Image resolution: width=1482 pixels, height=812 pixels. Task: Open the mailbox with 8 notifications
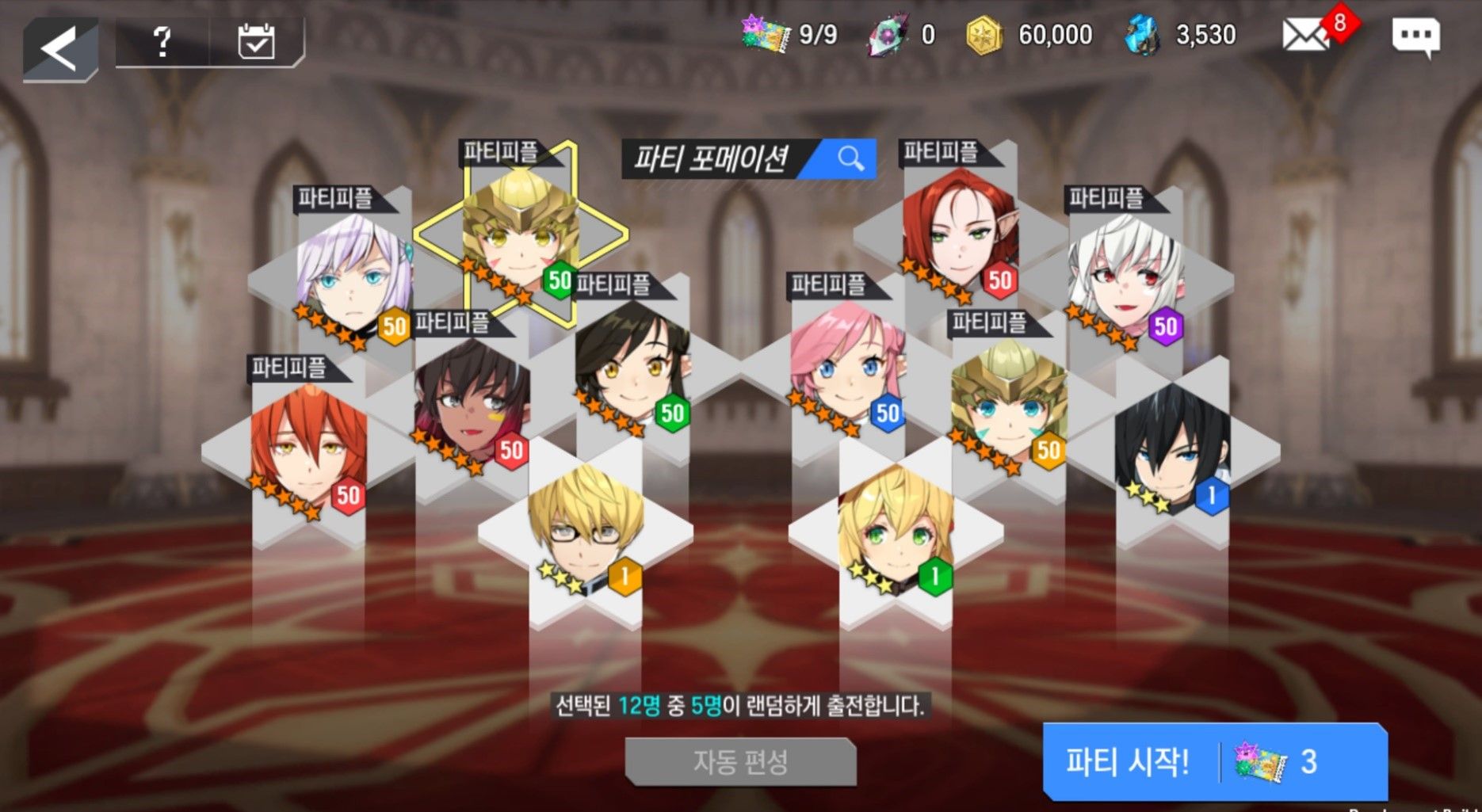(x=1306, y=36)
